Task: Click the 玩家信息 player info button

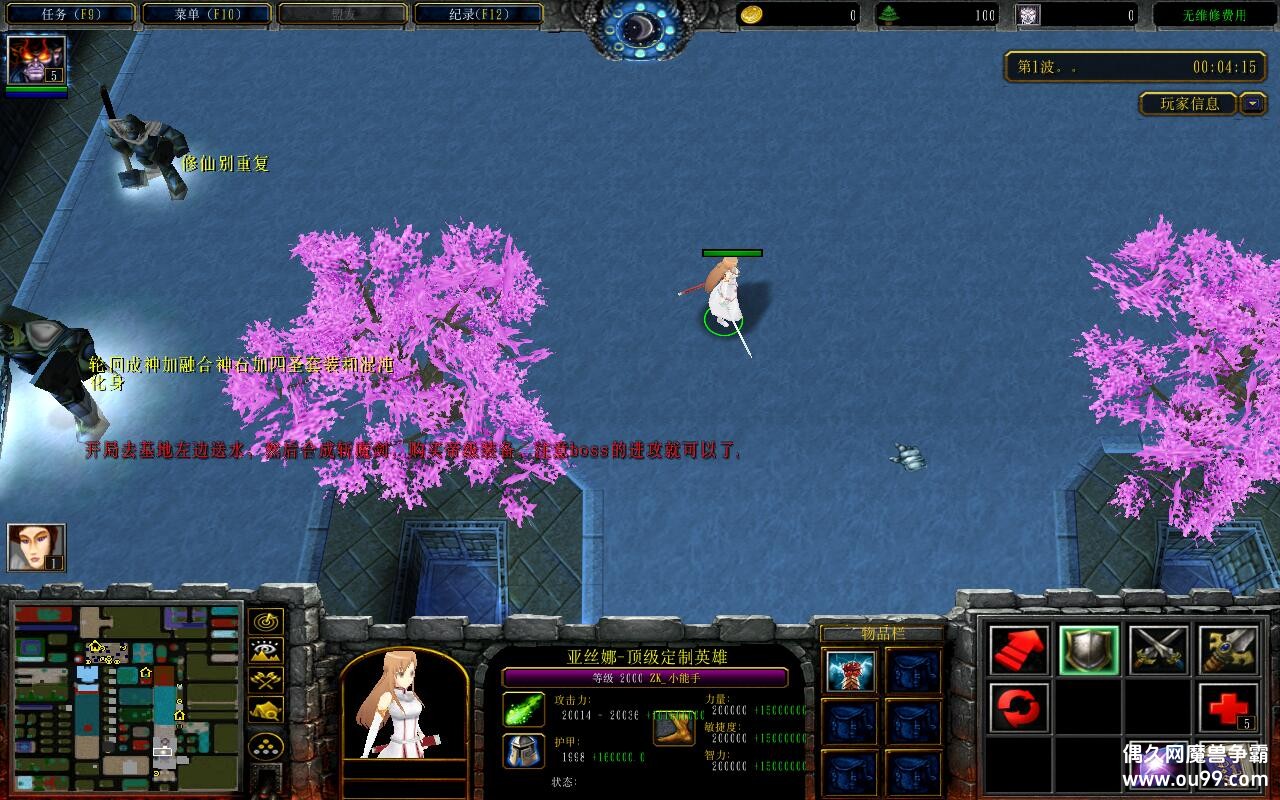Action: pos(1189,104)
